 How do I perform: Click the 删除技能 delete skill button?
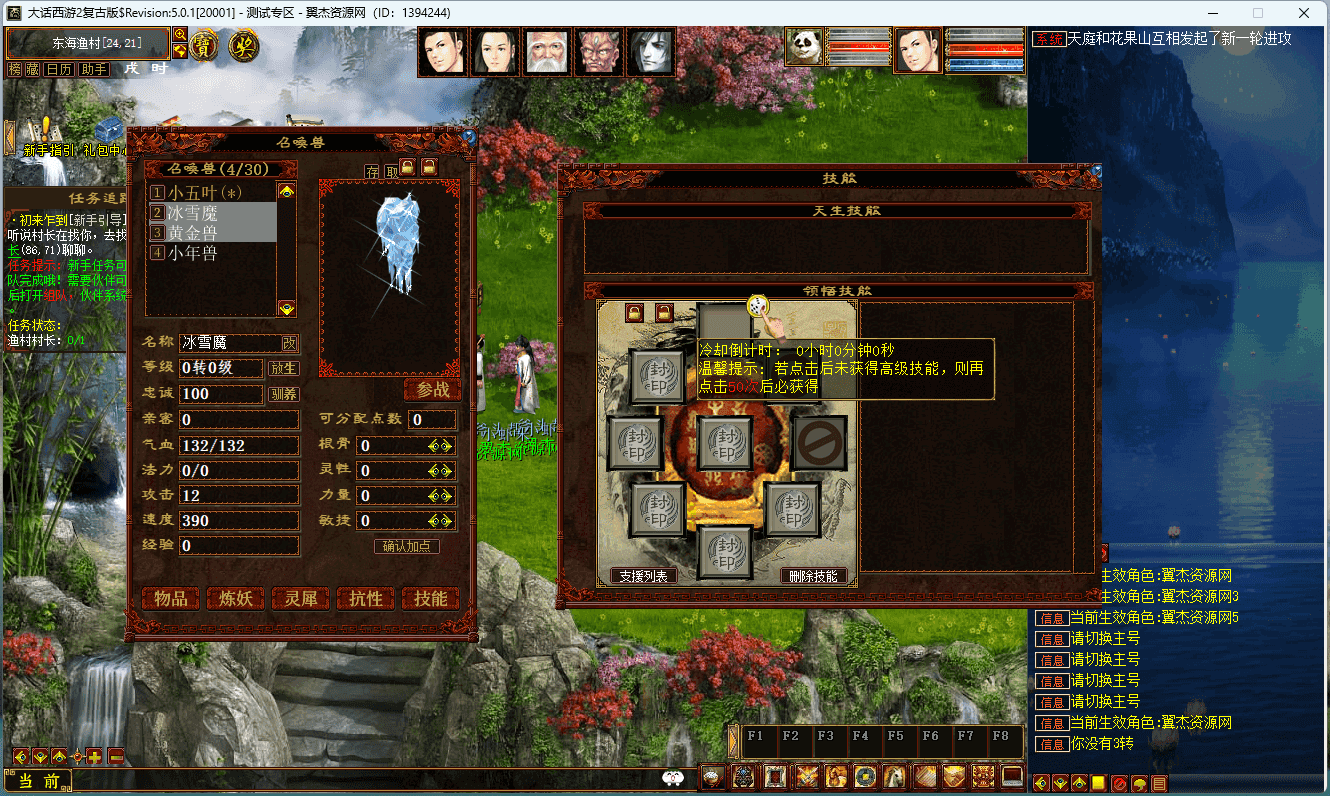click(x=814, y=576)
